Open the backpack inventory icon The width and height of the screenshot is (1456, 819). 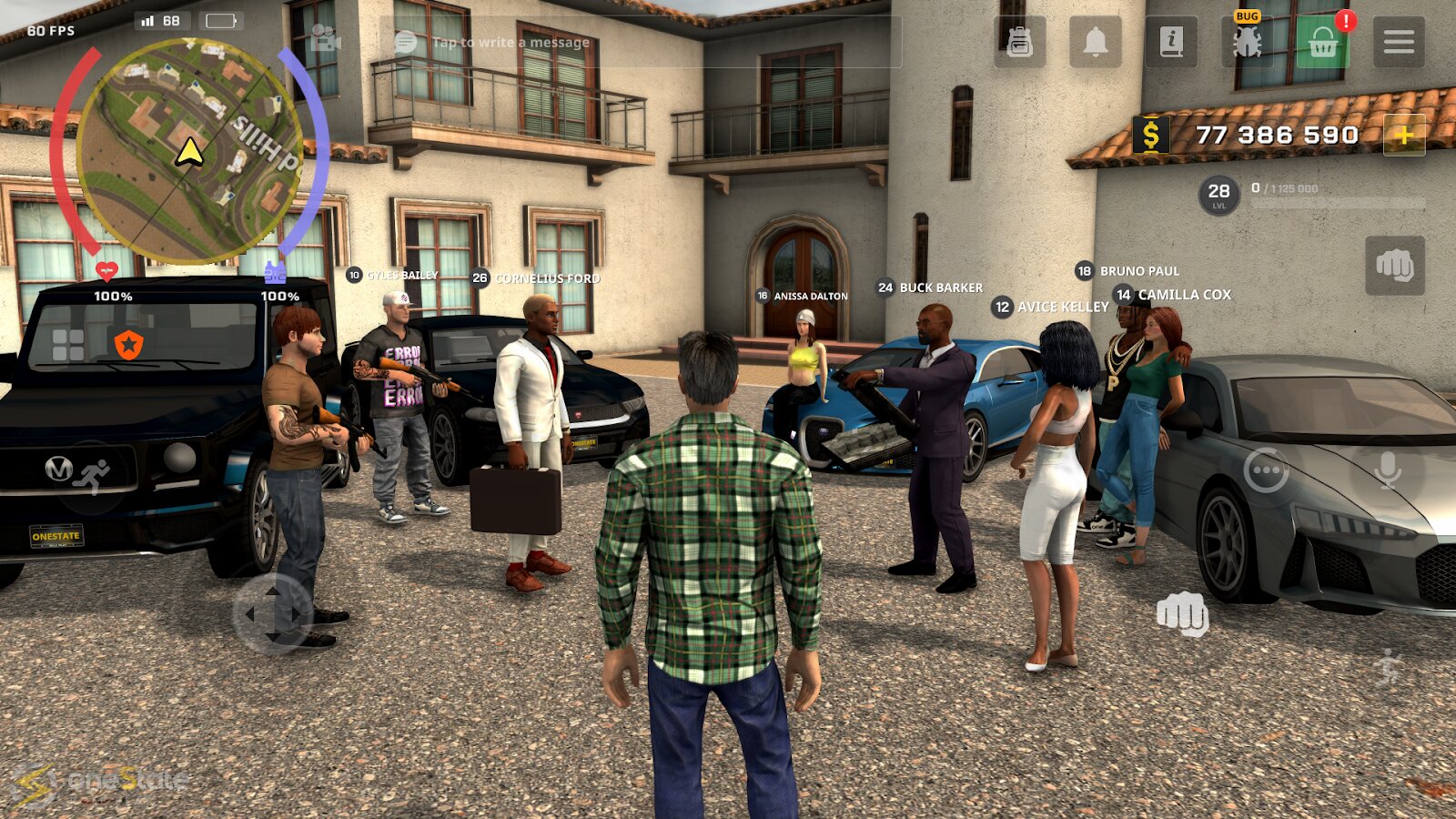(1019, 42)
